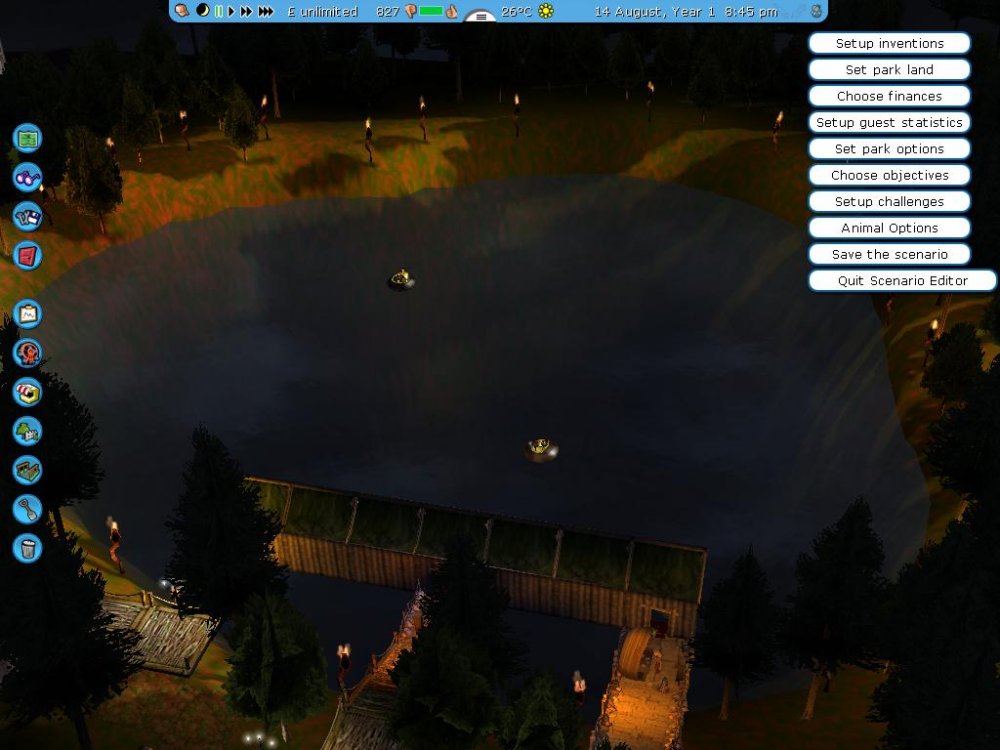The image size is (1000, 750).
Task: Quit Scenario Editor
Action: 902,281
